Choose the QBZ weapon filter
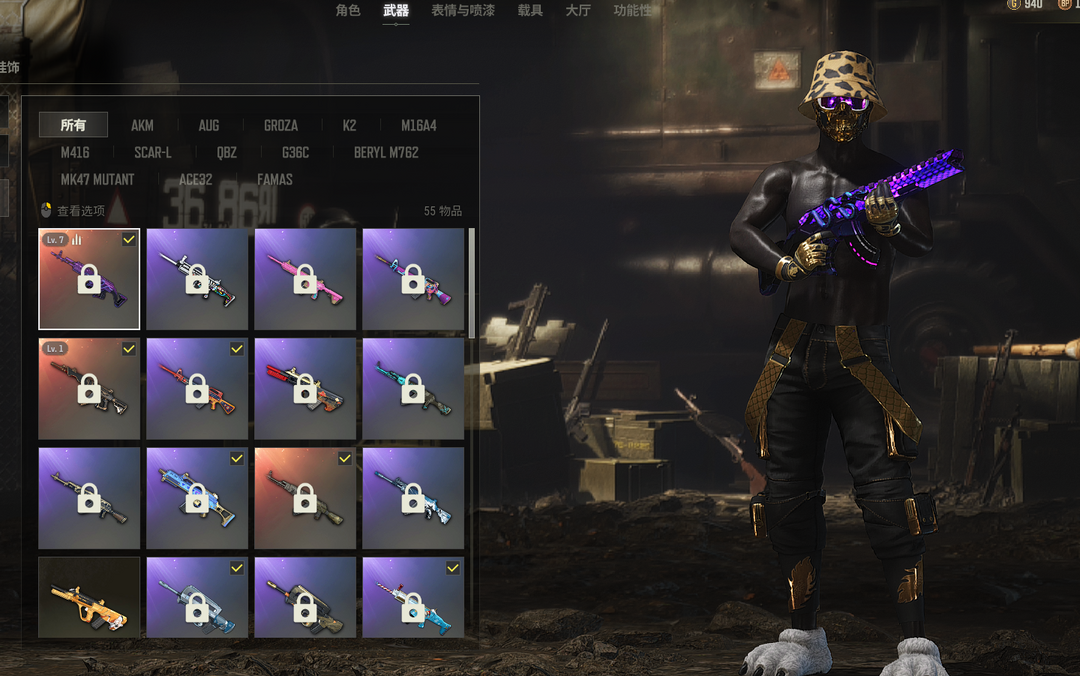Image resolution: width=1080 pixels, height=676 pixels. click(x=227, y=152)
